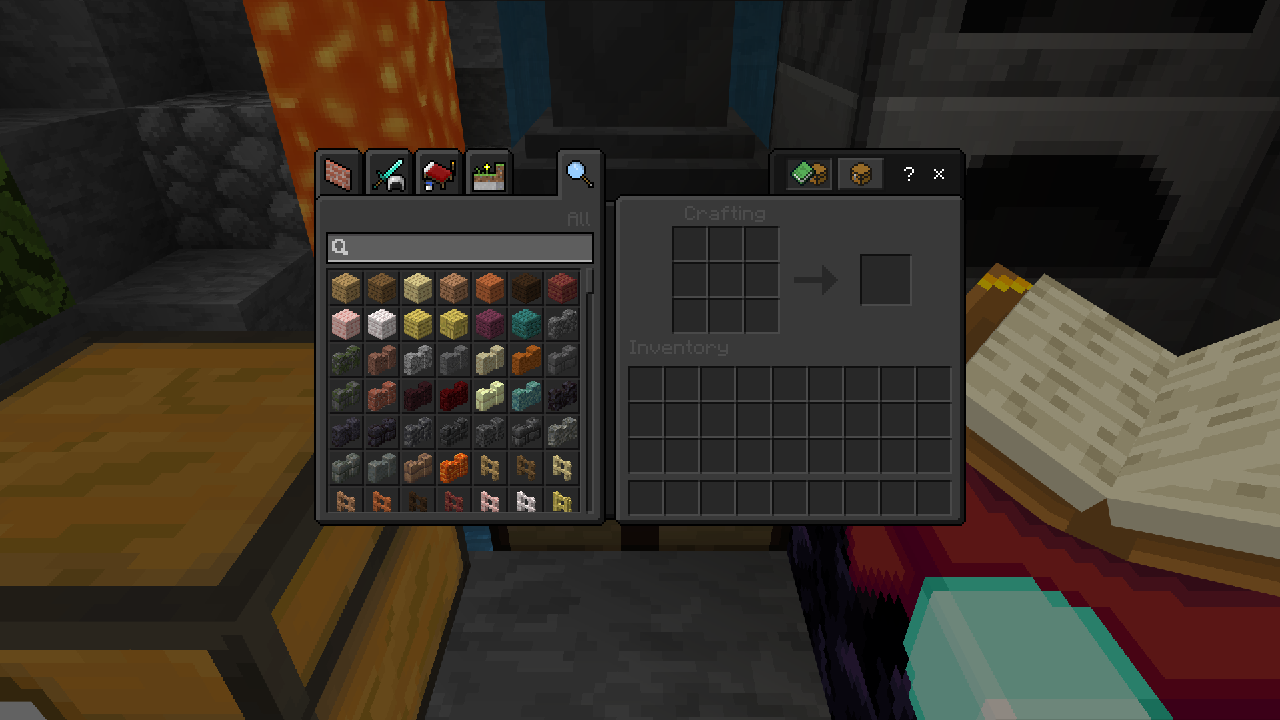
Task: Select the magnifying glass search tab
Action: coord(579,174)
